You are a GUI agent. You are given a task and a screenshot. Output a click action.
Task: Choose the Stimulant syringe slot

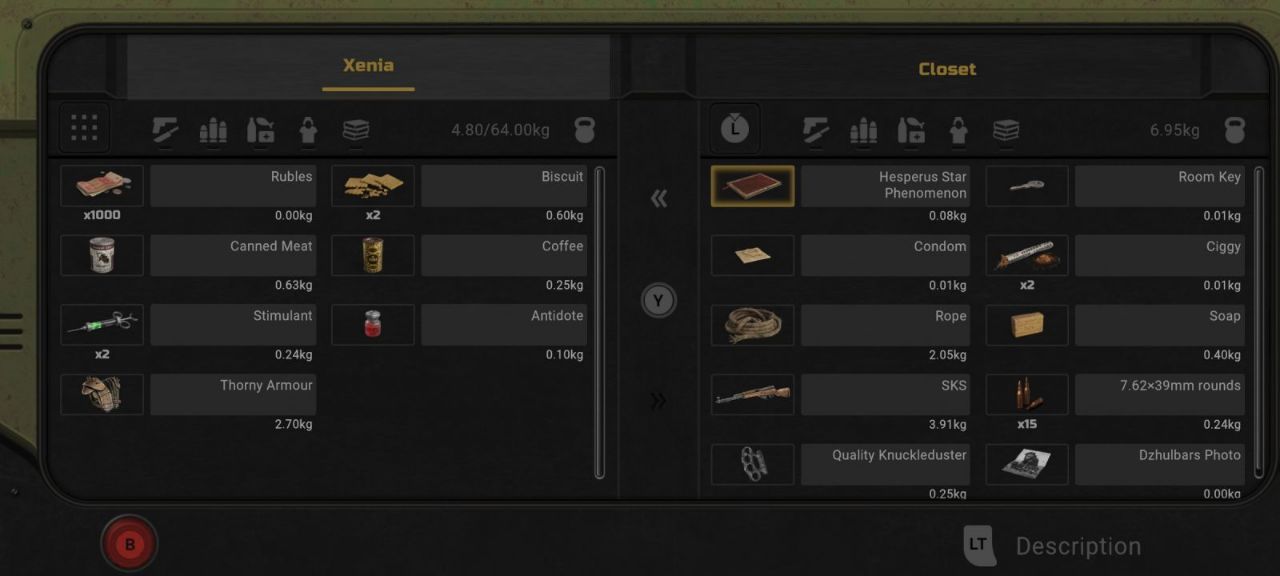coord(102,325)
